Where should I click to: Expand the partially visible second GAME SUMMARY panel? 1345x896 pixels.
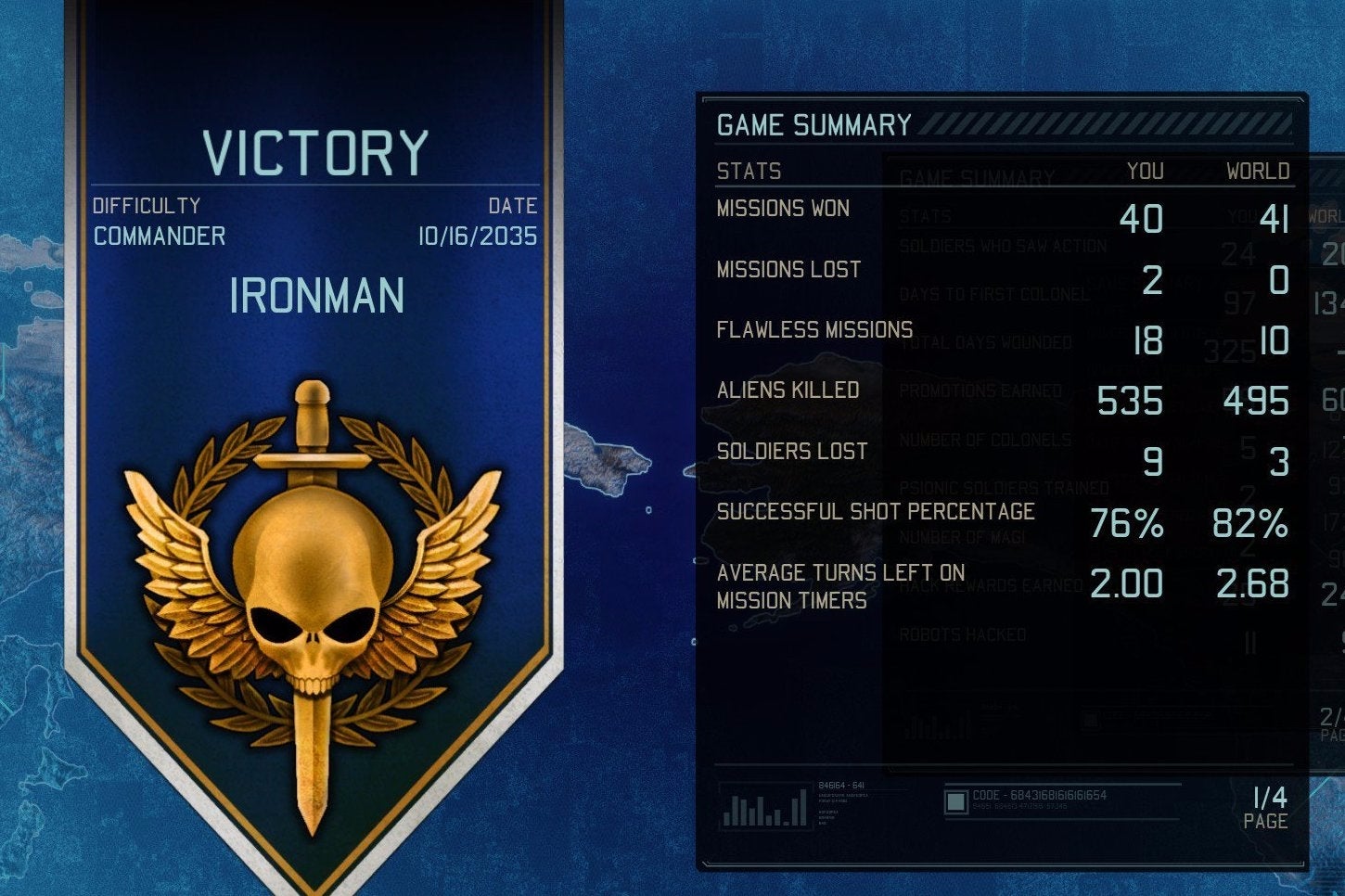tap(974, 176)
